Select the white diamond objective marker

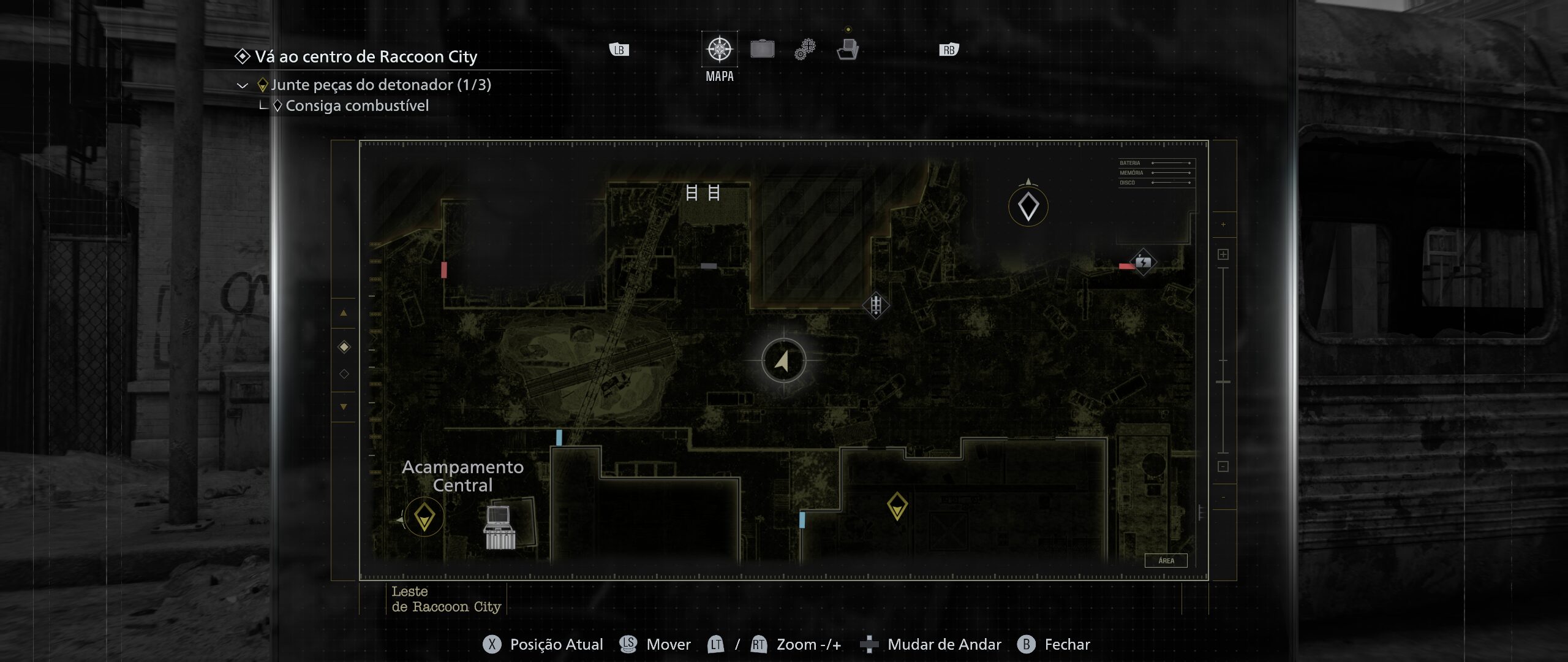click(1028, 207)
